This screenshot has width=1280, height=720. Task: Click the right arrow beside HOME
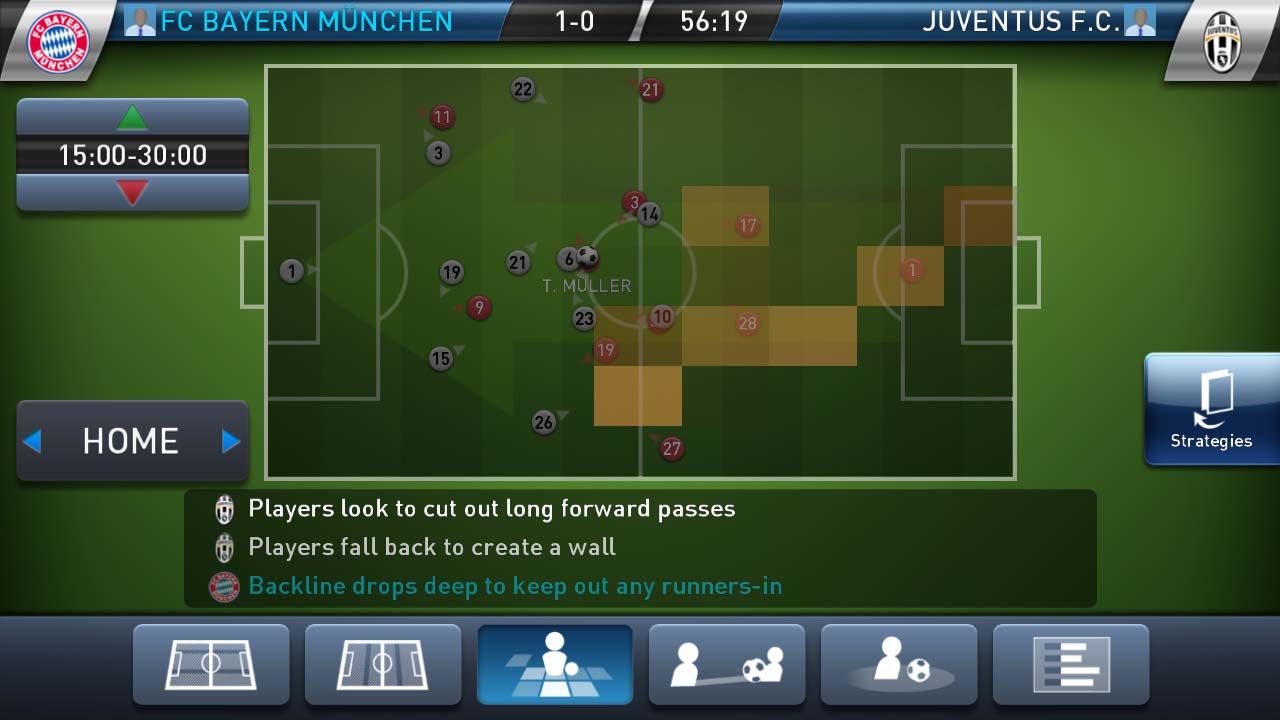232,441
